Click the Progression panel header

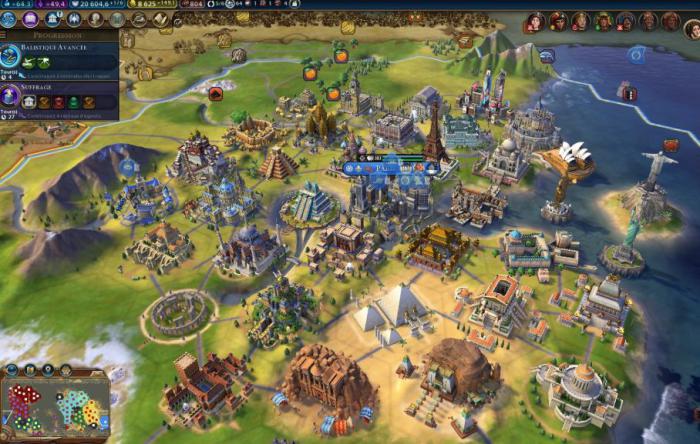(60, 35)
